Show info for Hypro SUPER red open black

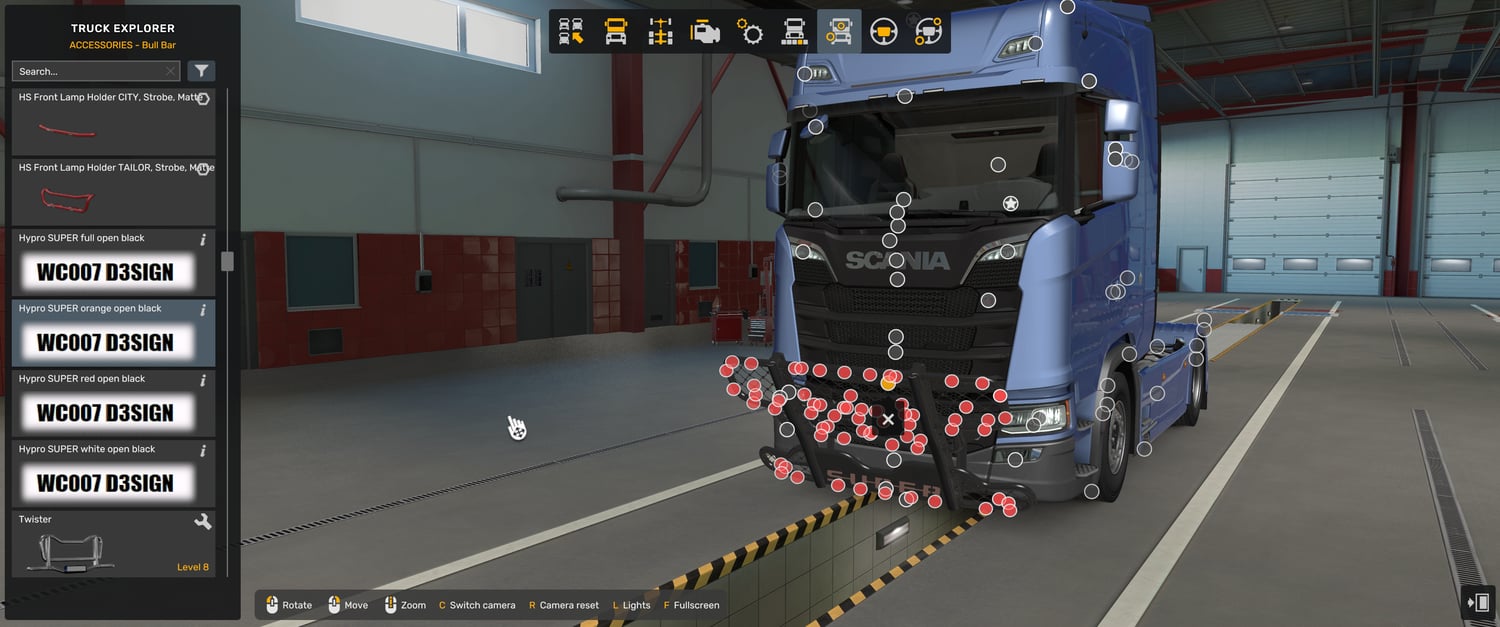click(203, 380)
